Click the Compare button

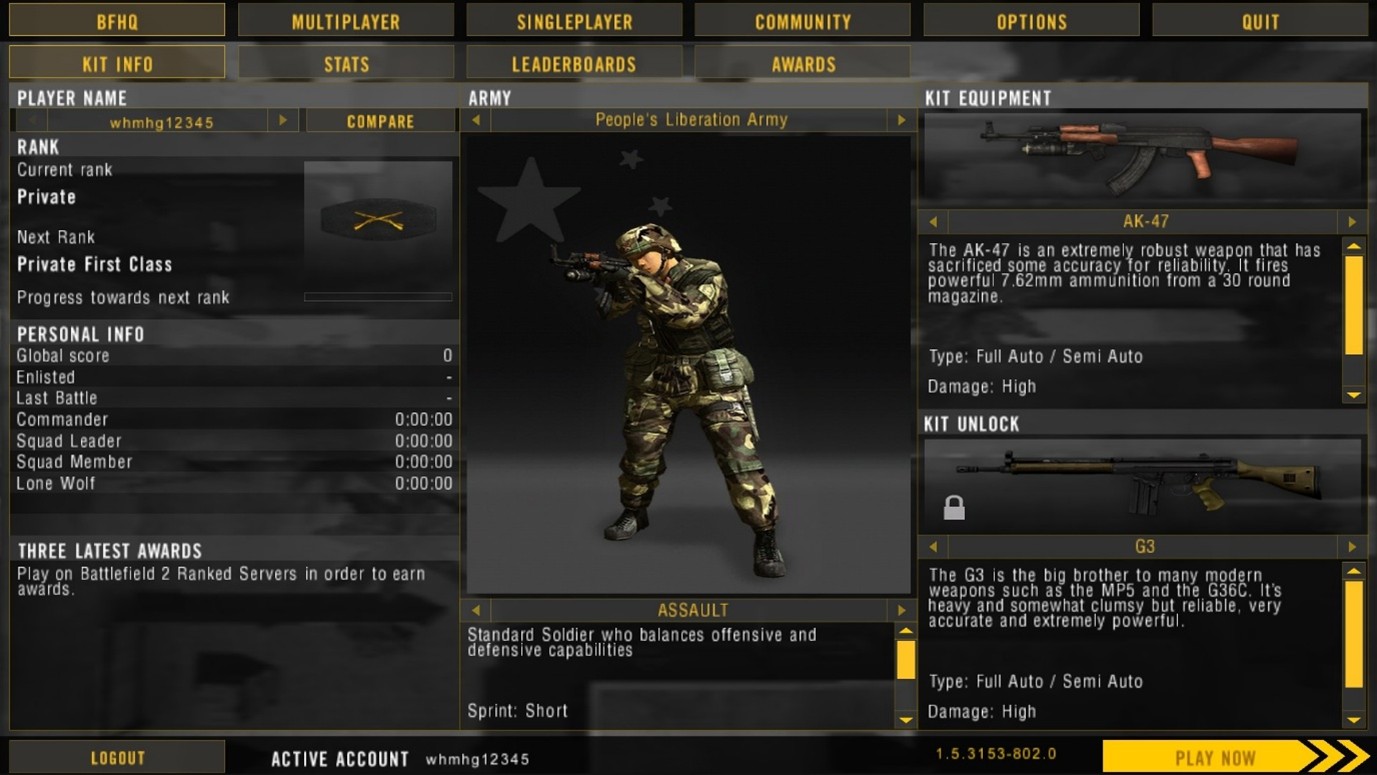[x=380, y=121]
